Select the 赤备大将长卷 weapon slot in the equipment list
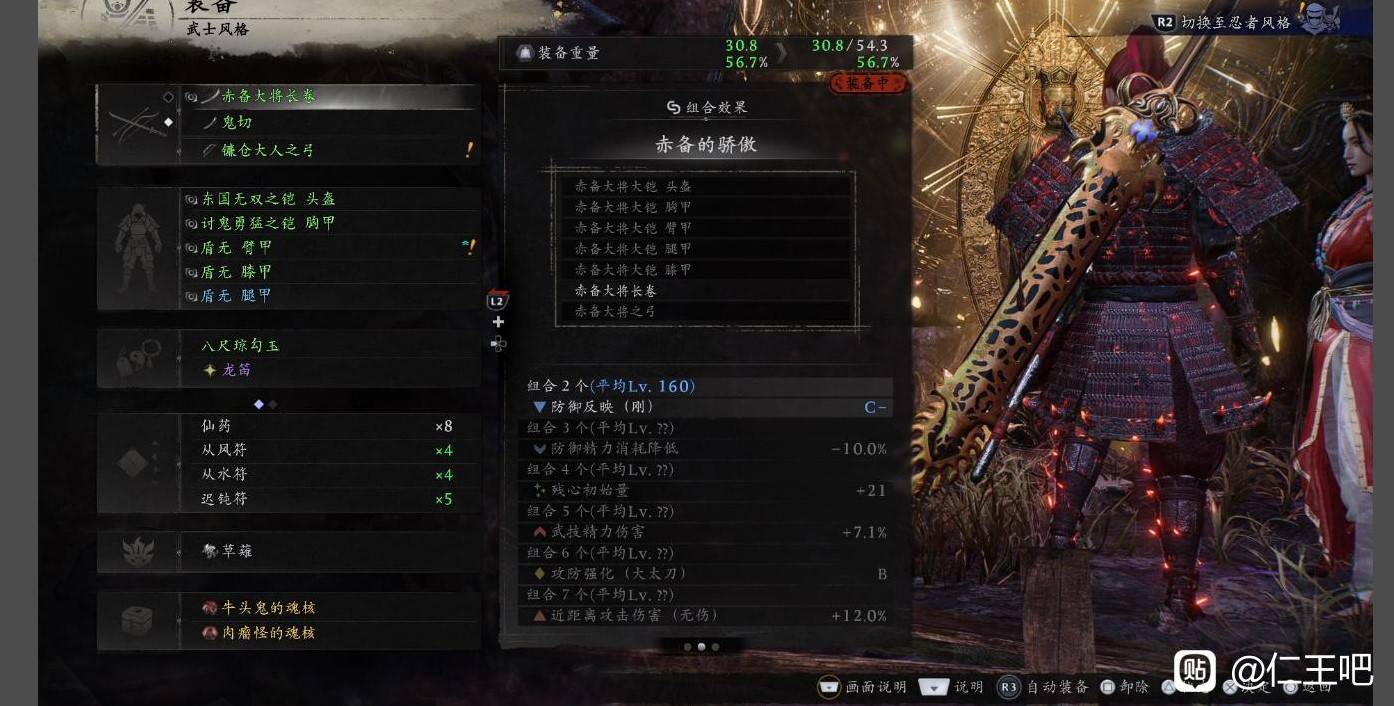This screenshot has width=1394, height=706. click(268, 97)
